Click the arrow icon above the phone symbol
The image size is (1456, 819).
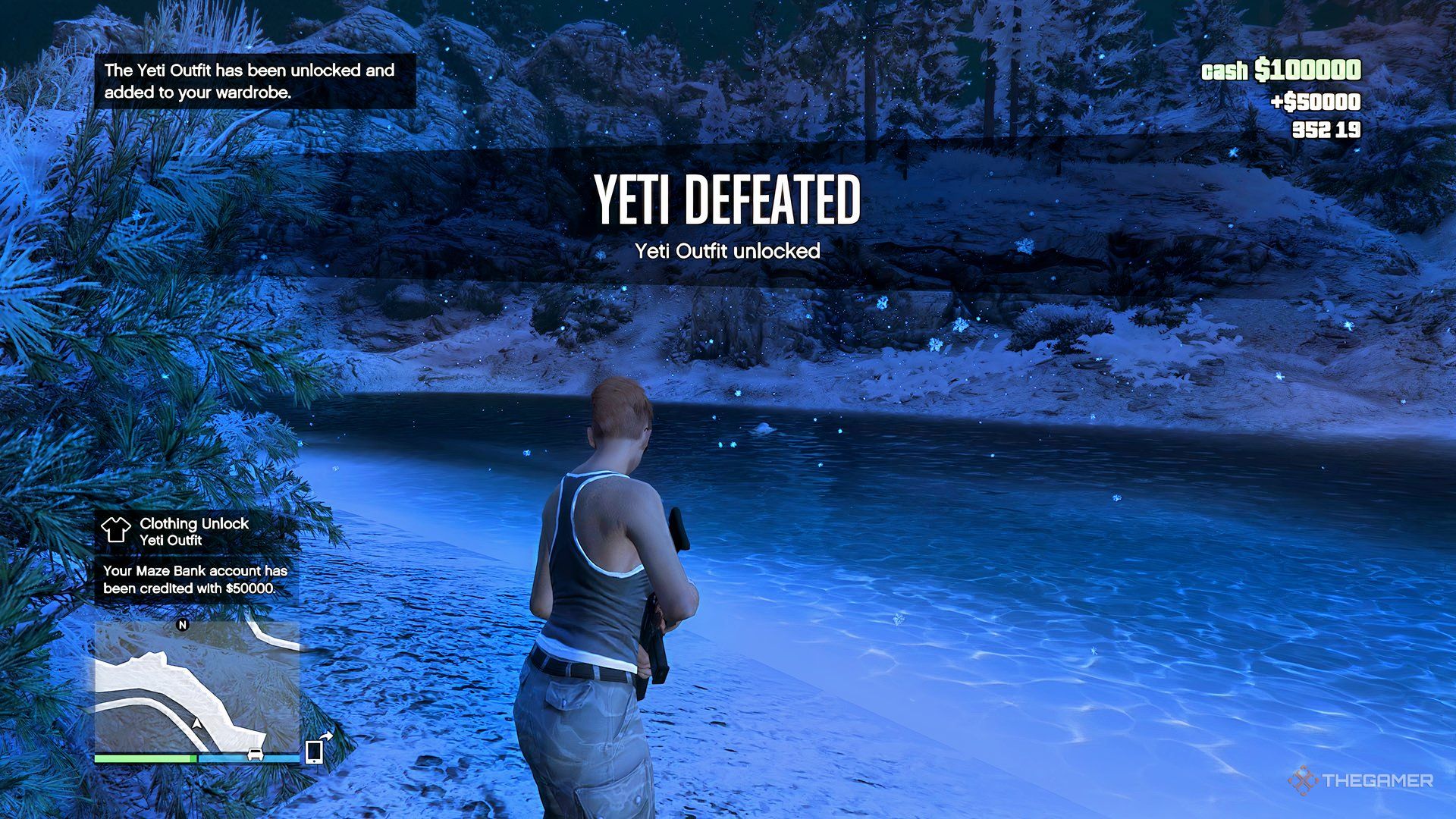(328, 735)
